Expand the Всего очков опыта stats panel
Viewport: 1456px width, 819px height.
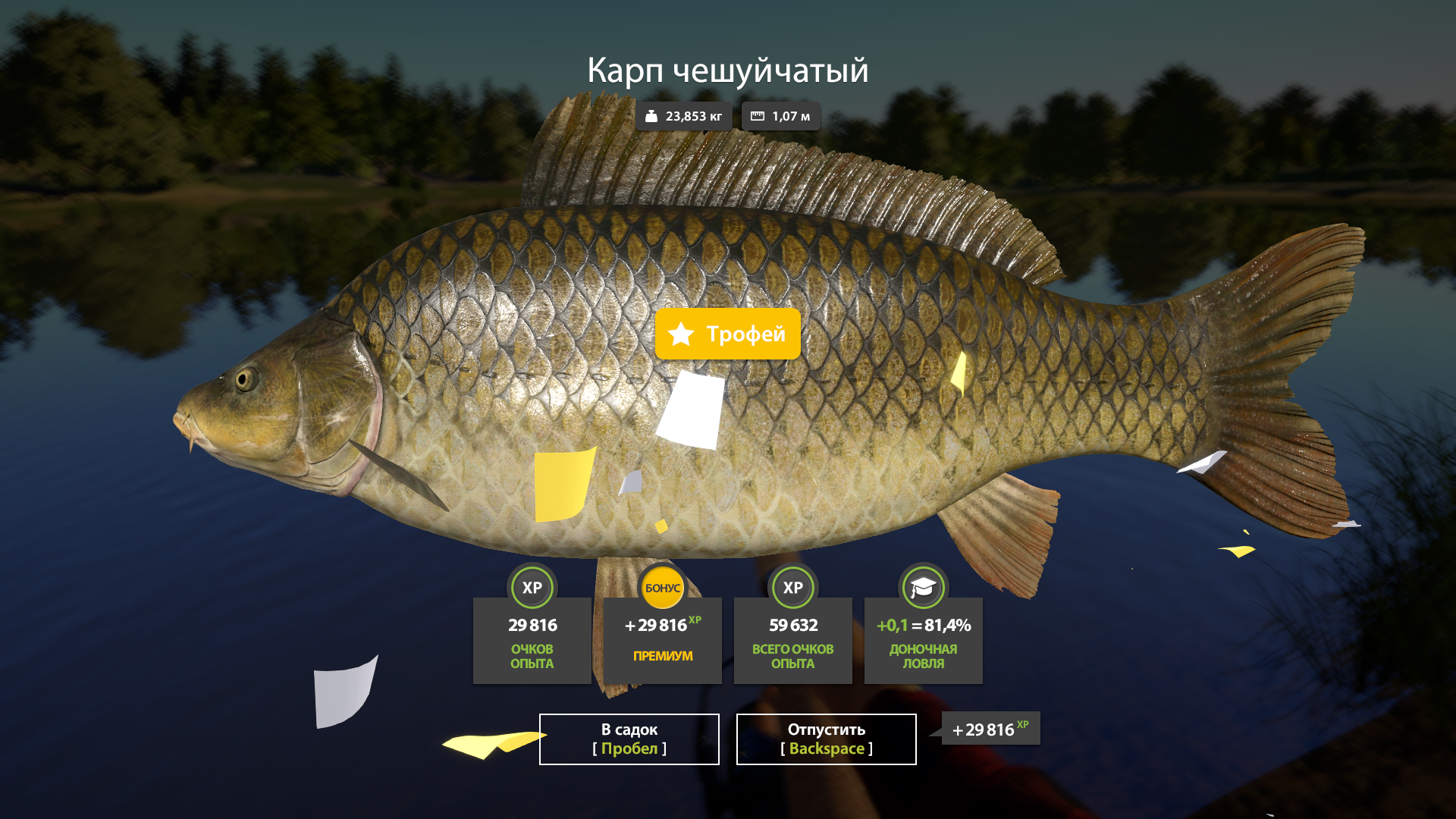pos(792,639)
